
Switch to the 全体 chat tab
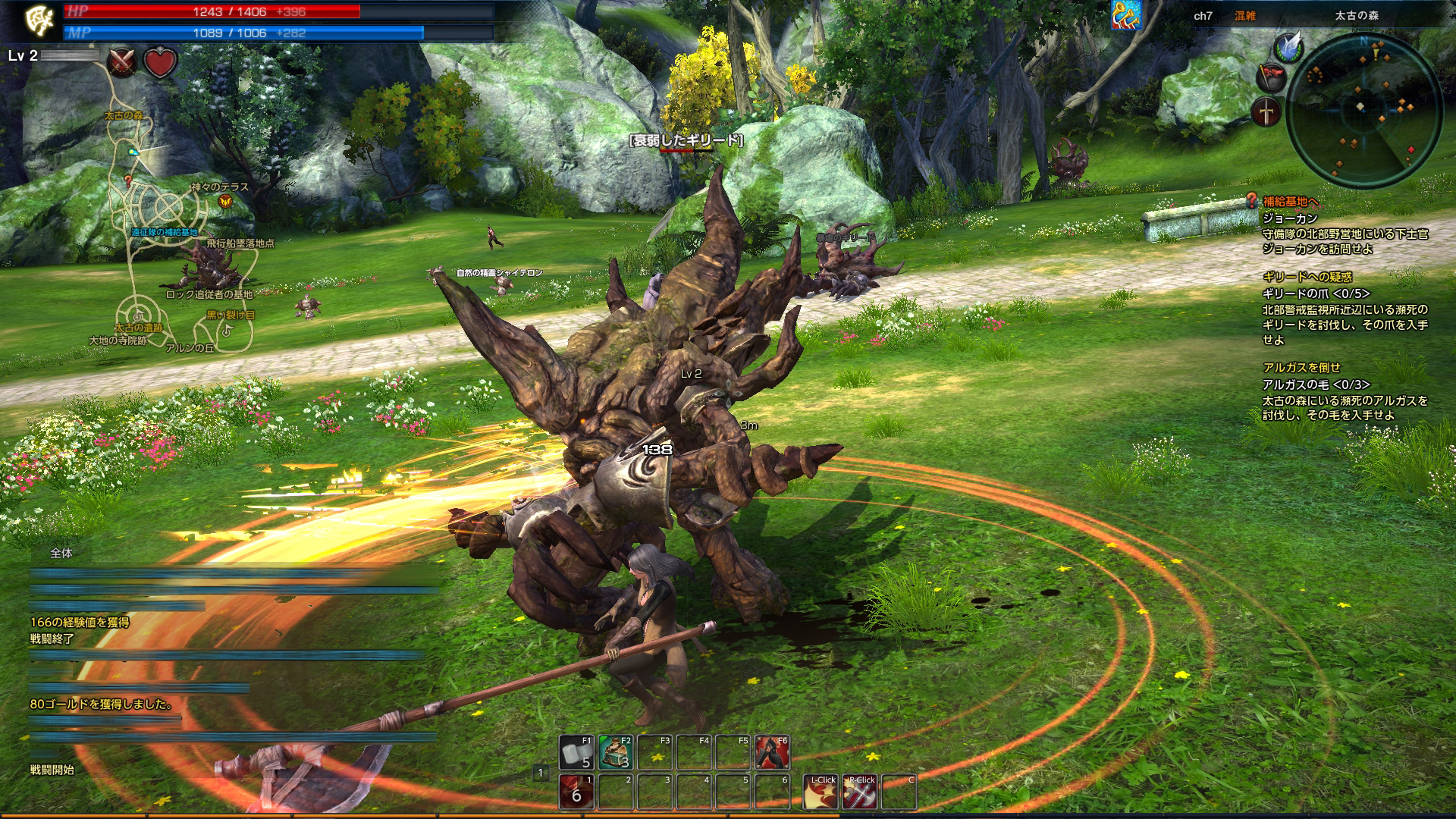[61, 554]
